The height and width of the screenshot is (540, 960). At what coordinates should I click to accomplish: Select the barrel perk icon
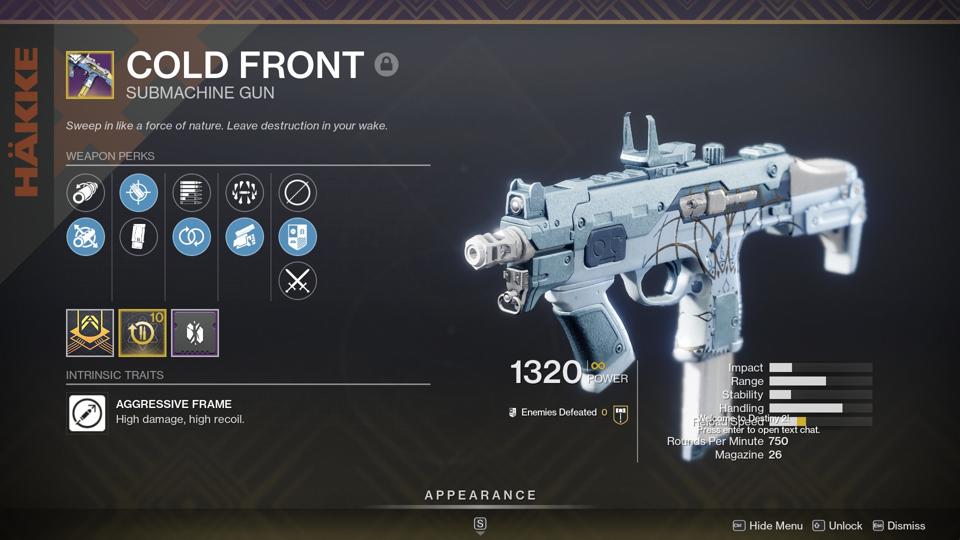pos(86,193)
